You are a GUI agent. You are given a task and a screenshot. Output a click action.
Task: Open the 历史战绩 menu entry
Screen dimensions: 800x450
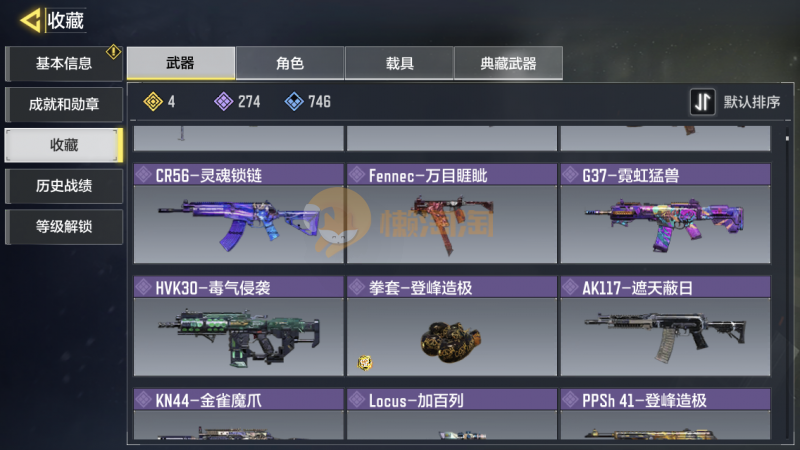pos(64,185)
